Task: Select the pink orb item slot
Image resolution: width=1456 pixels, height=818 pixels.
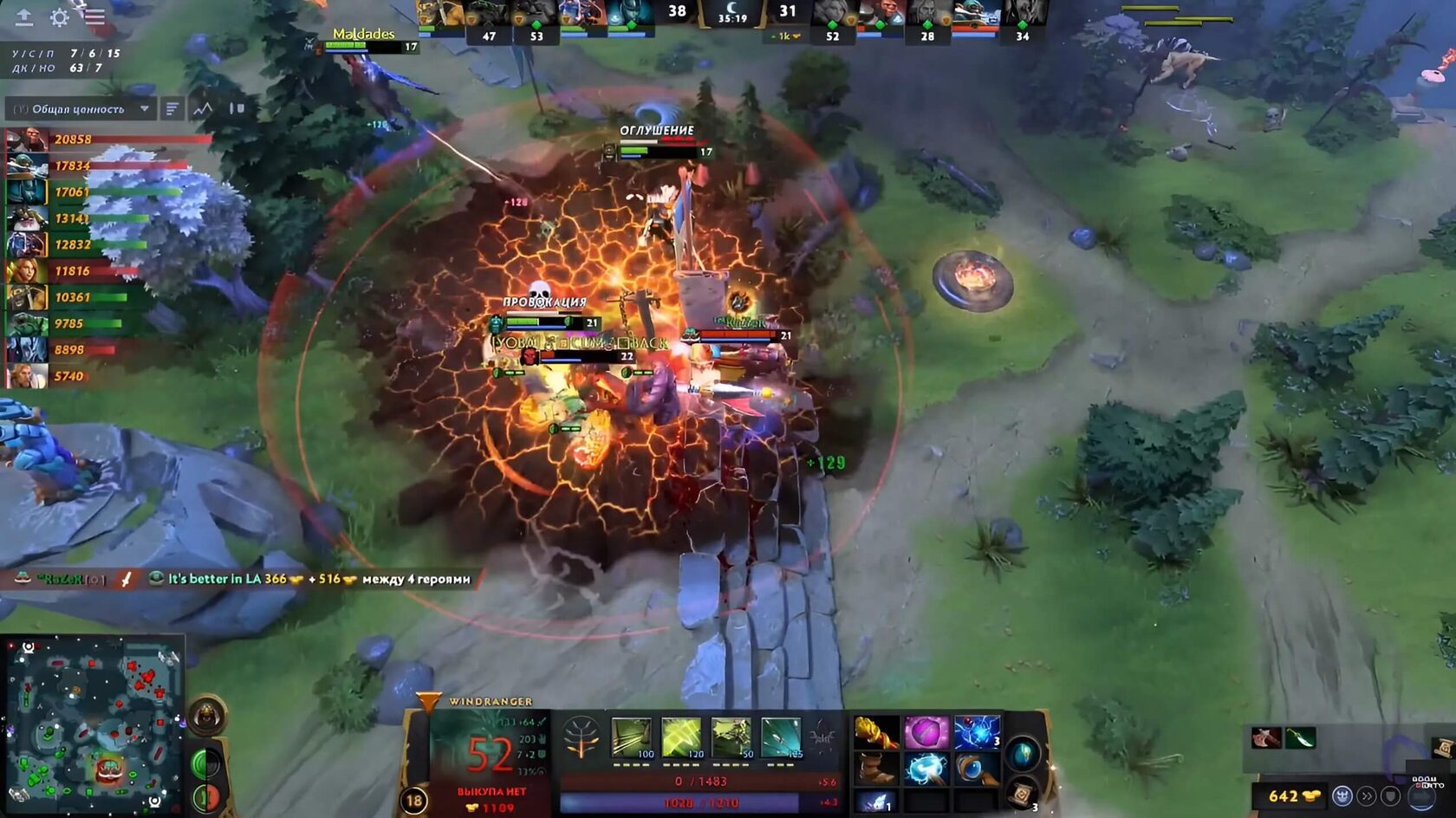Action: click(926, 733)
